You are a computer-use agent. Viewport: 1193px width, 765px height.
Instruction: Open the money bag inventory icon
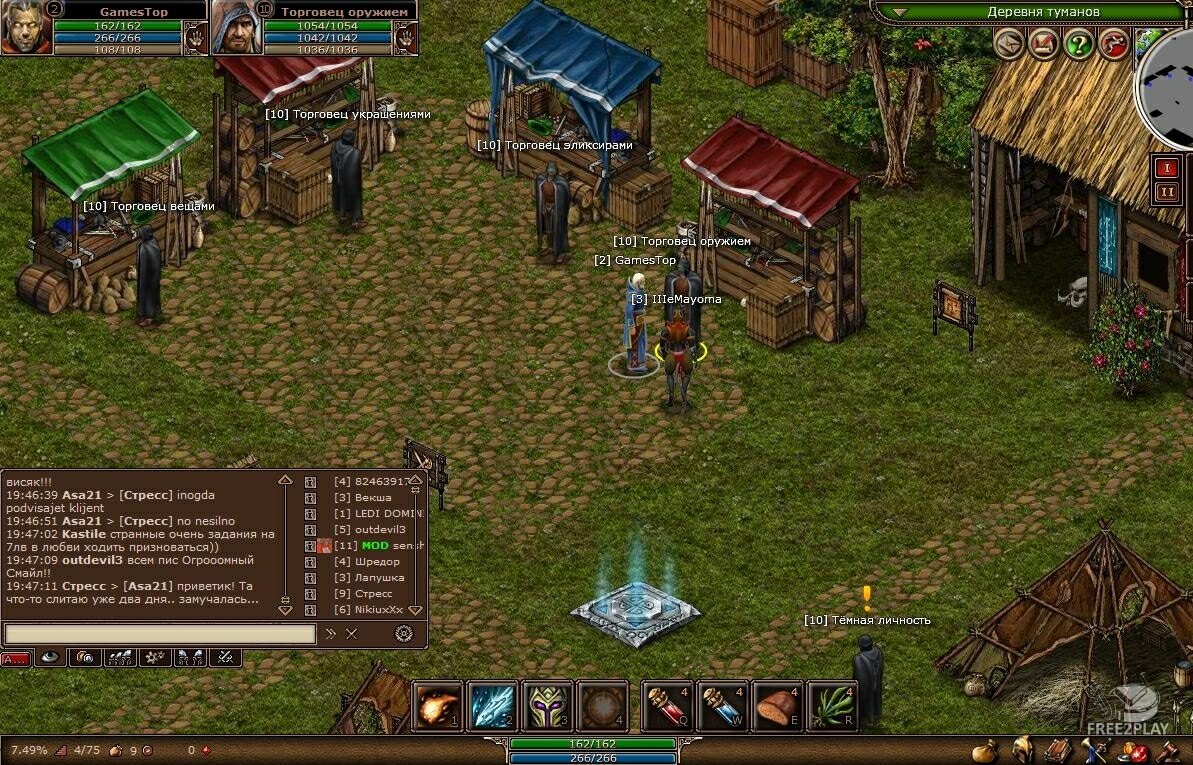tap(985, 749)
